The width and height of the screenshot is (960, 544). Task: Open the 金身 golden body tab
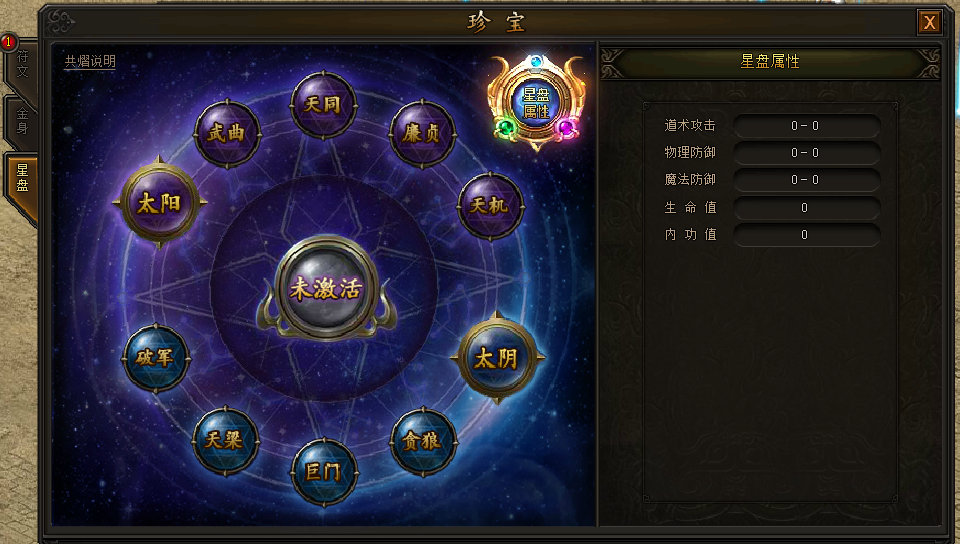(21, 122)
